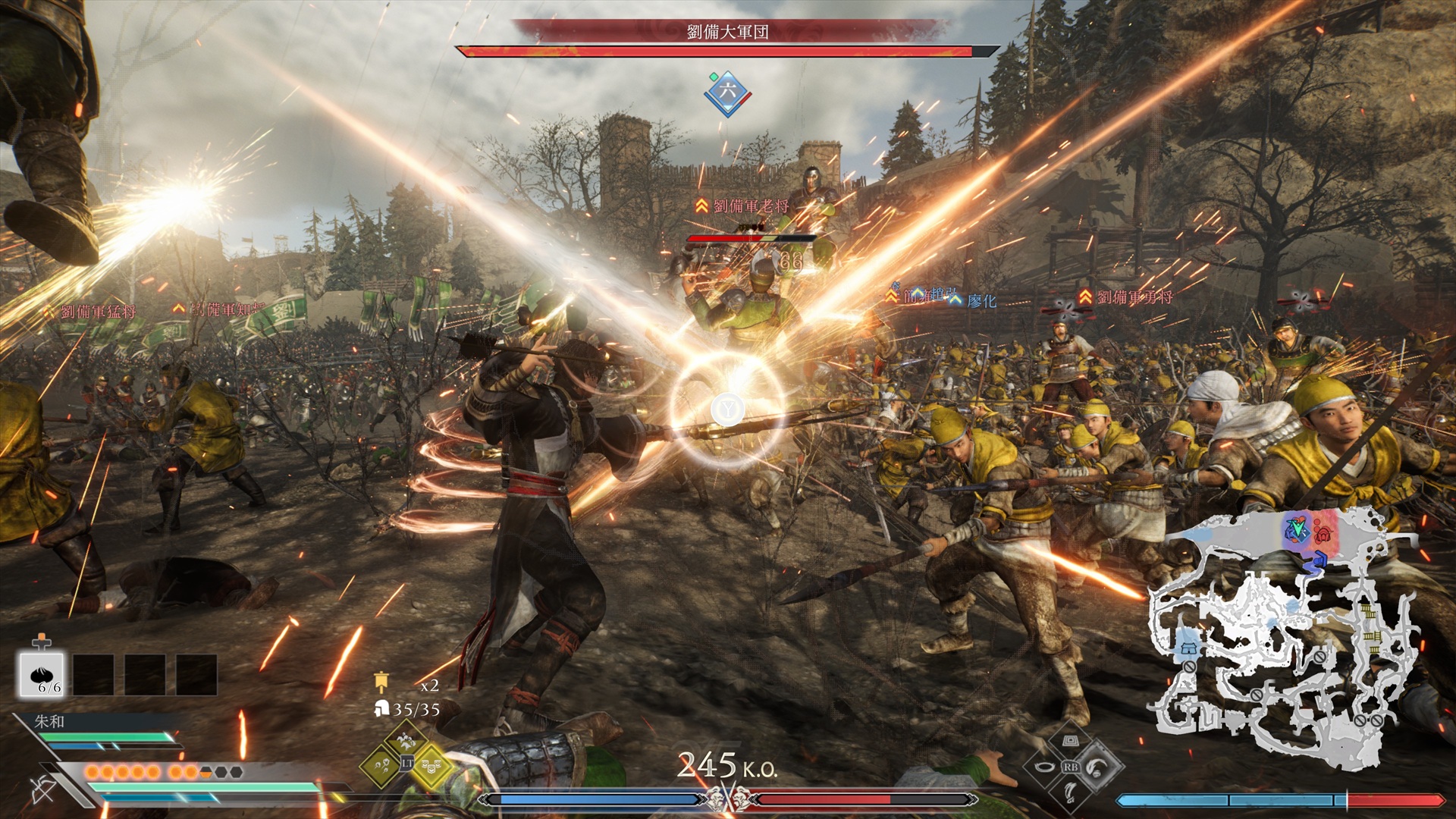Viewport: 1456px width, 819px height.
Task: Click the yellow guard banner icon
Action: 381,682
